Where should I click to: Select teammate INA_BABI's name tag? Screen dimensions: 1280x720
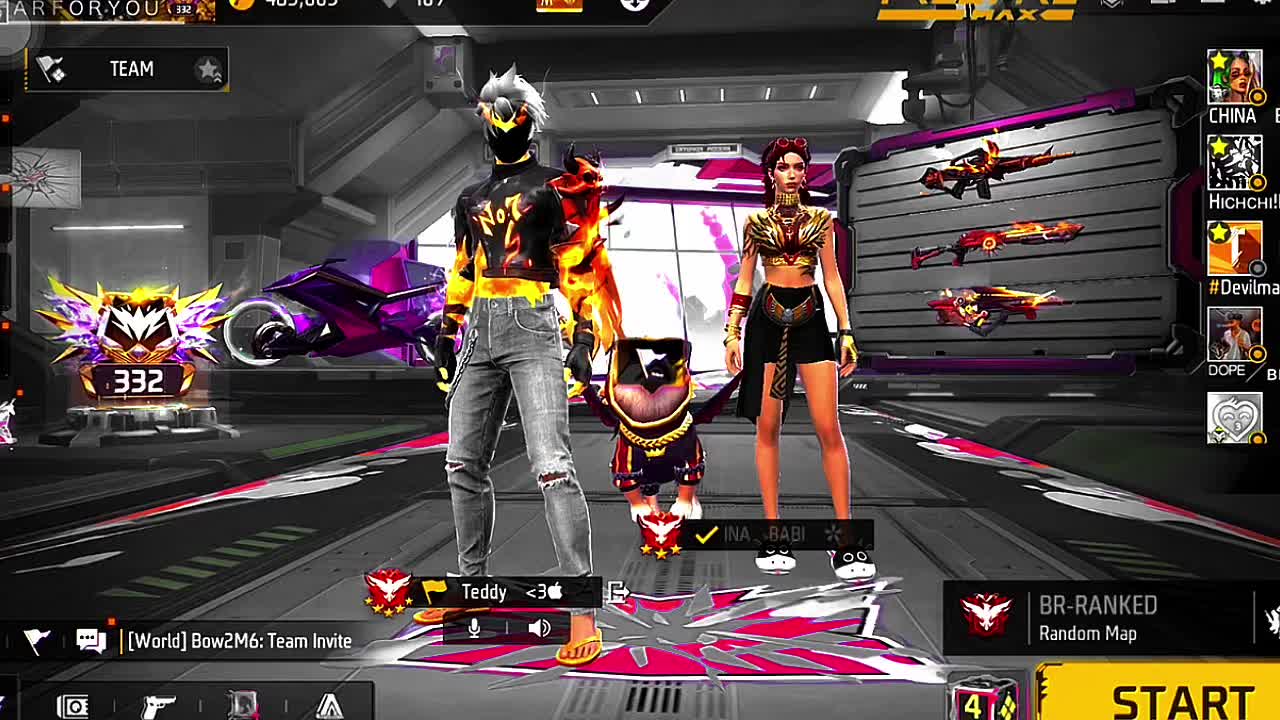[765, 535]
